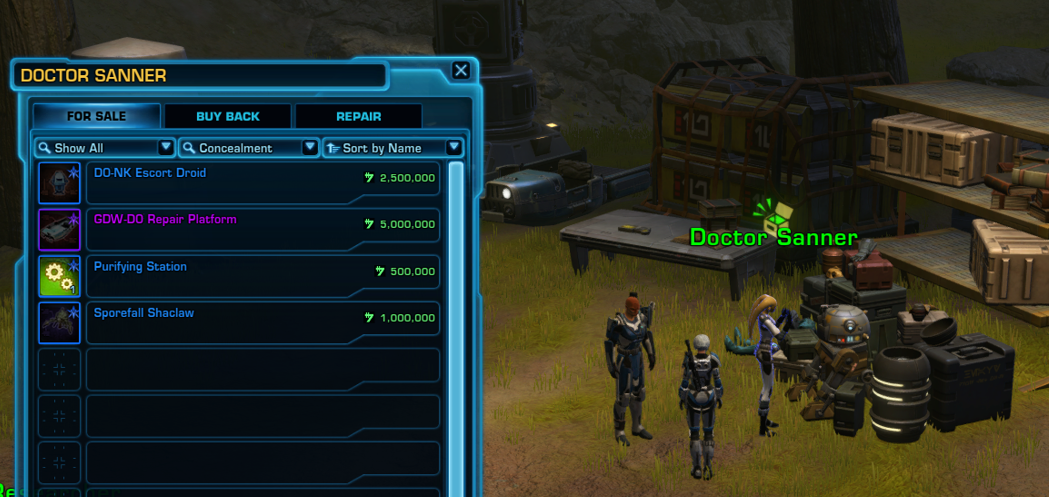1049x497 pixels.
Task: Select the For Sale tab
Action: (96, 116)
